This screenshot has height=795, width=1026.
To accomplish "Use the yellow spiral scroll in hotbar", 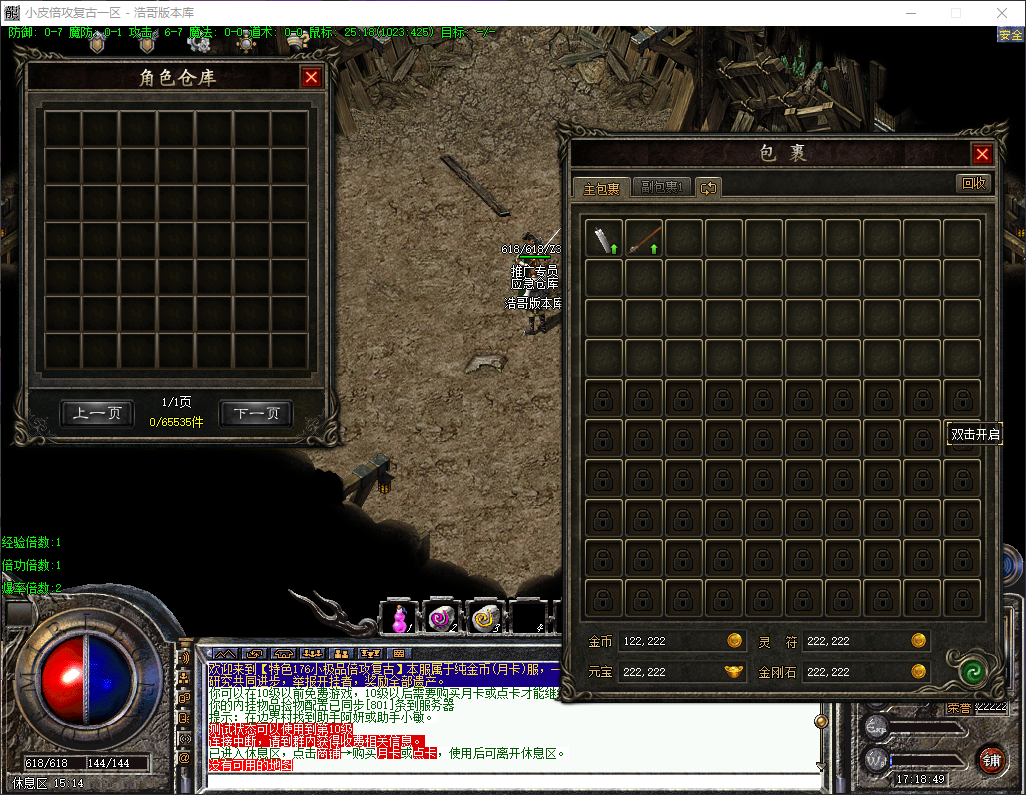I will (x=486, y=618).
